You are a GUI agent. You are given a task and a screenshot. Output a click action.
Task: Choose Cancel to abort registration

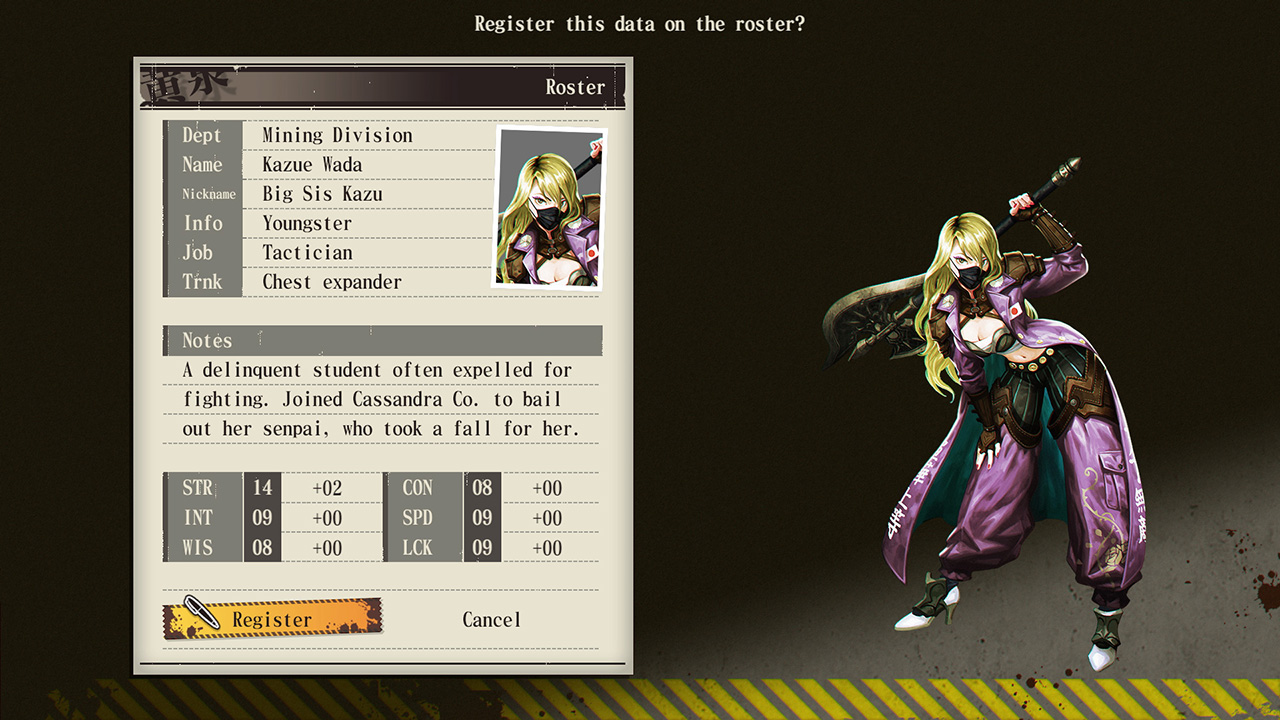click(x=491, y=620)
